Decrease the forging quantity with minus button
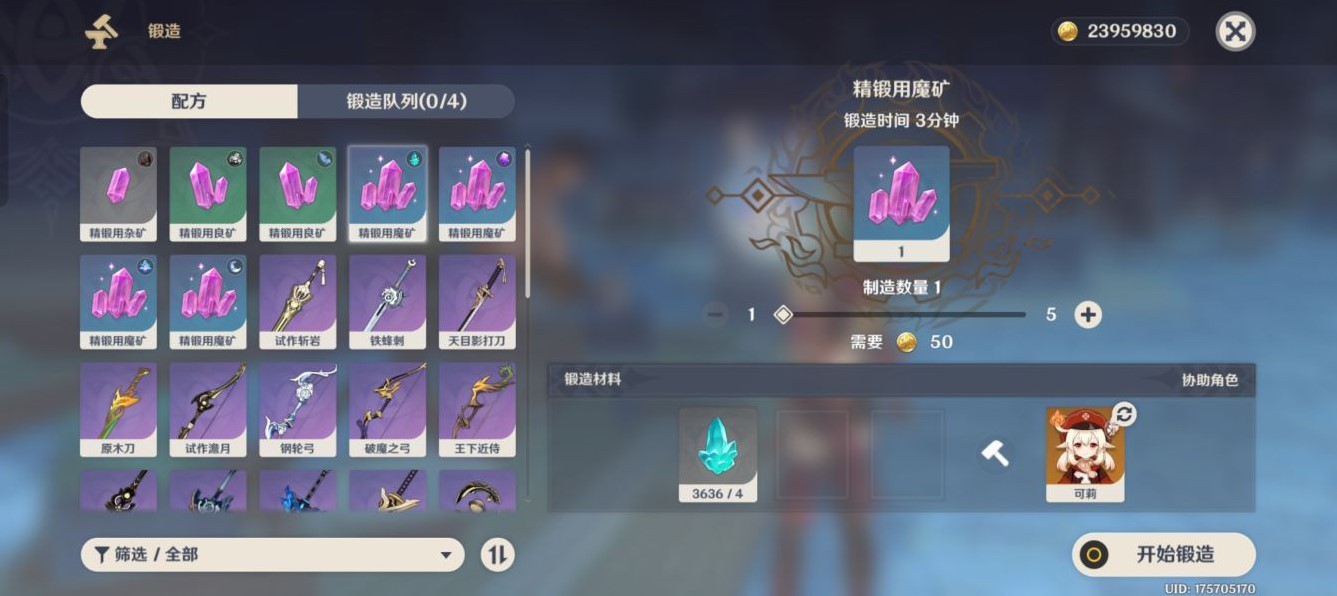The height and width of the screenshot is (596, 1337). tap(715, 315)
